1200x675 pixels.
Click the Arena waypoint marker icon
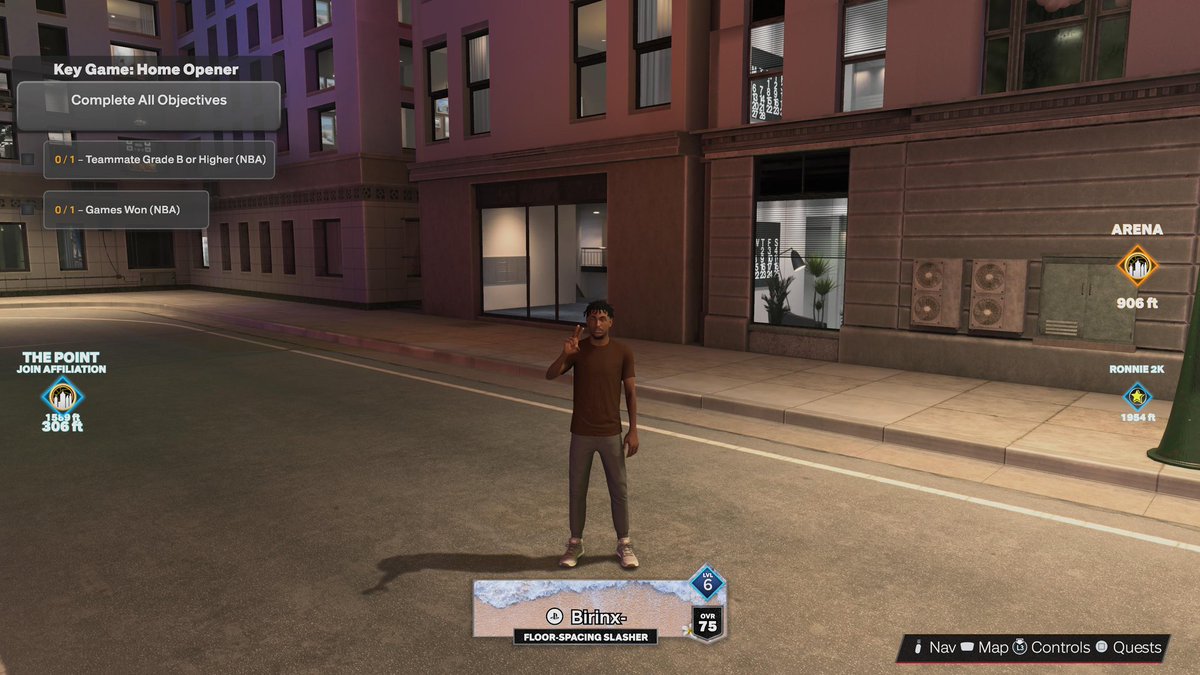(1137, 266)
